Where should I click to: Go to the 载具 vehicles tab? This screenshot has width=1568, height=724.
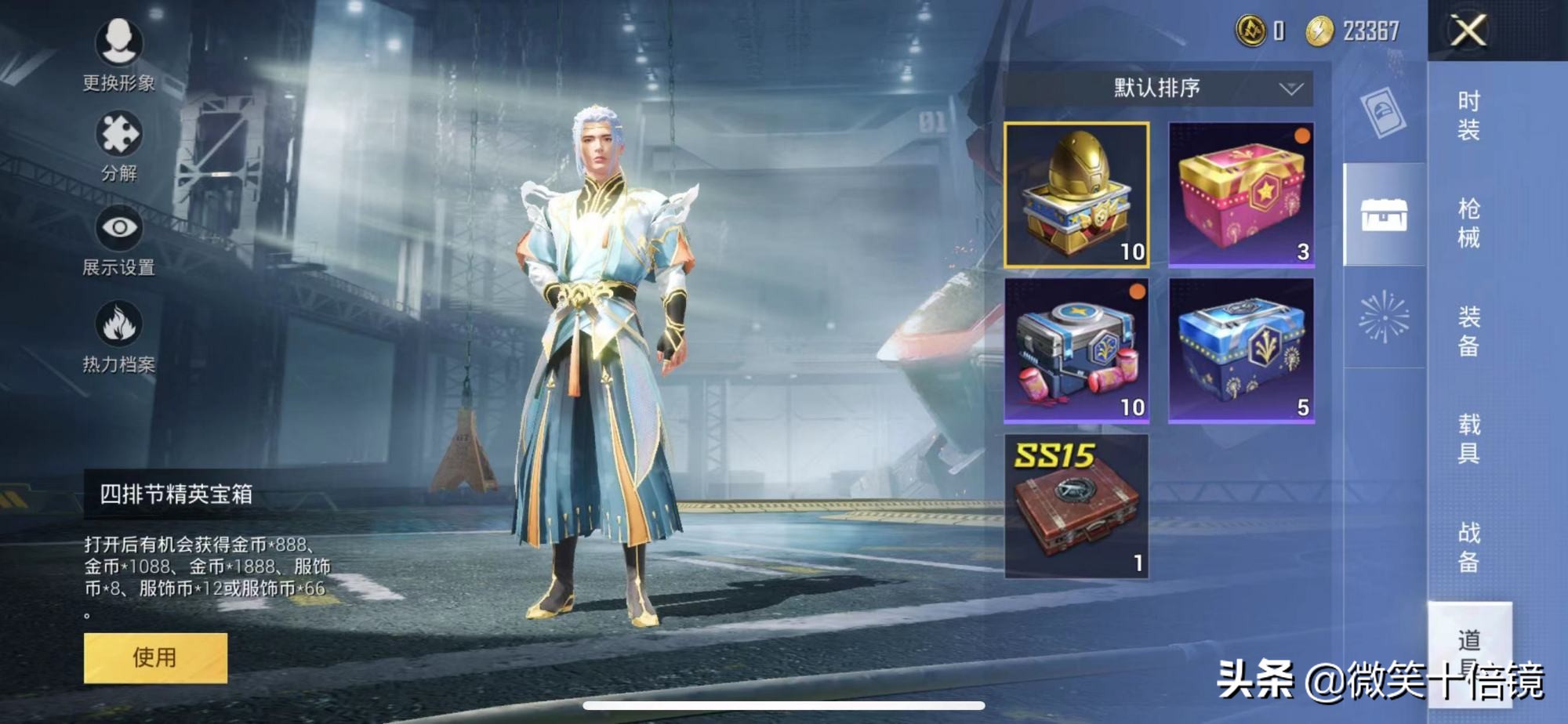1468,438
